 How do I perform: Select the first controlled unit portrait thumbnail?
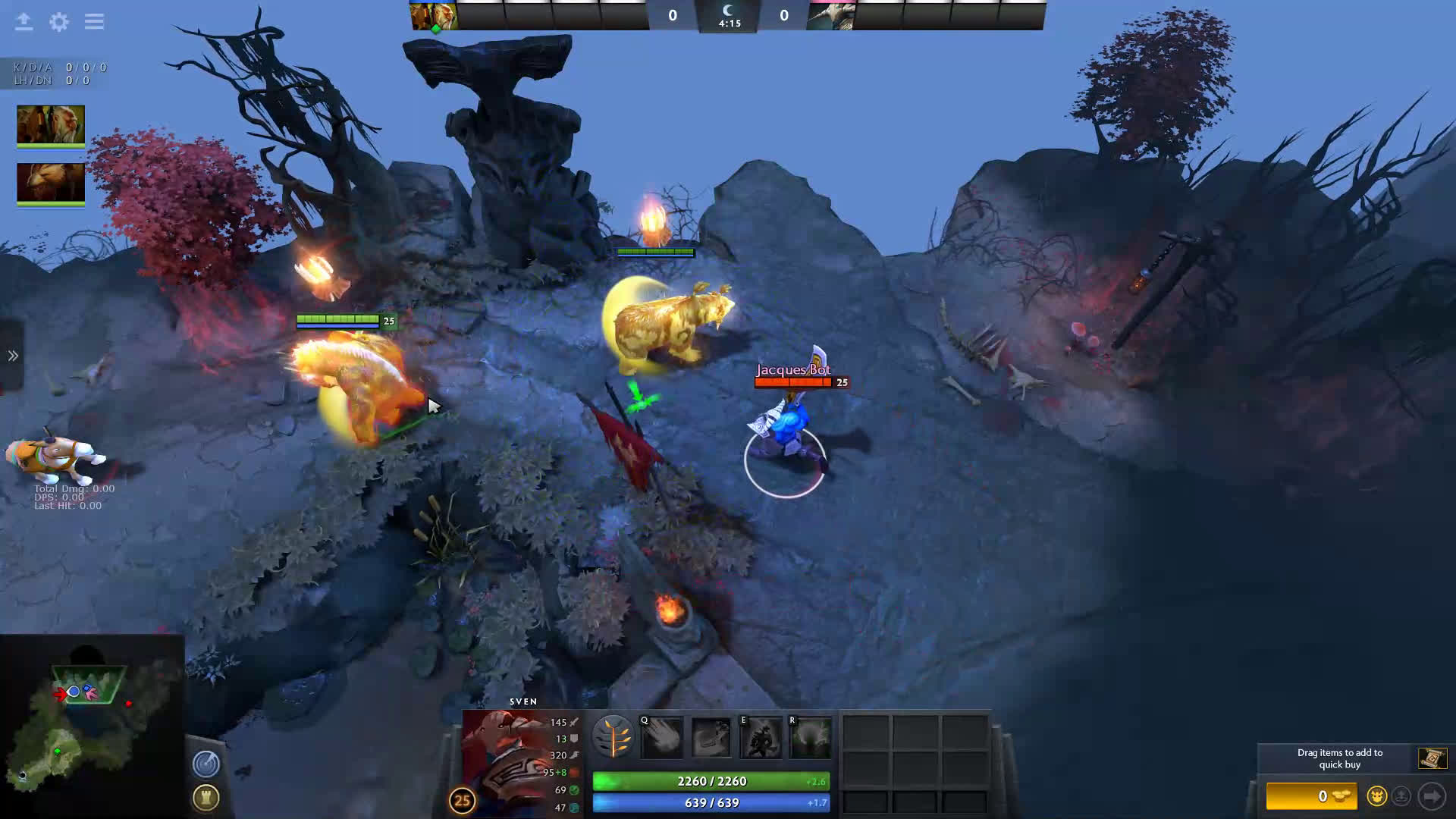point(51,124)
